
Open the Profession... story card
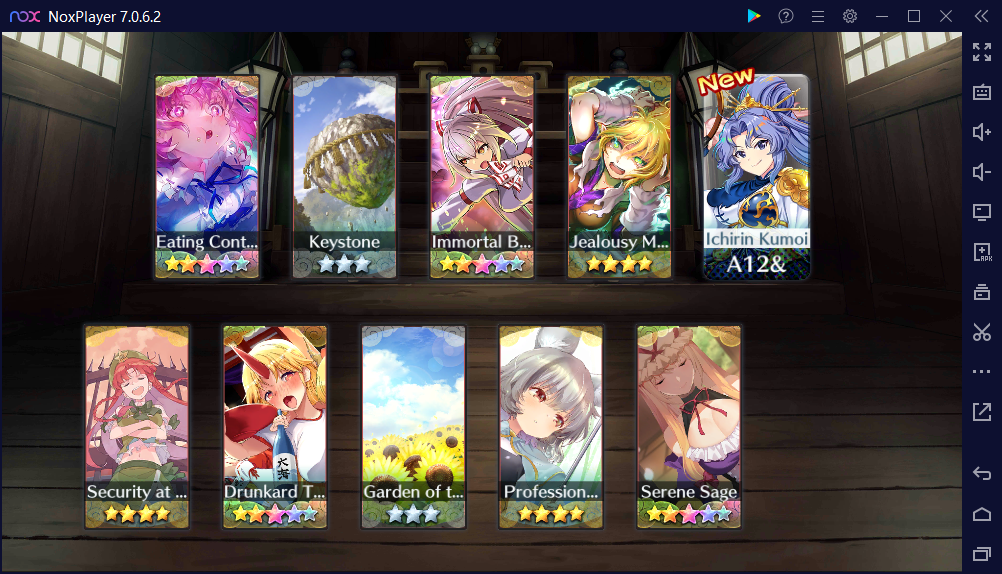(551, 426)
